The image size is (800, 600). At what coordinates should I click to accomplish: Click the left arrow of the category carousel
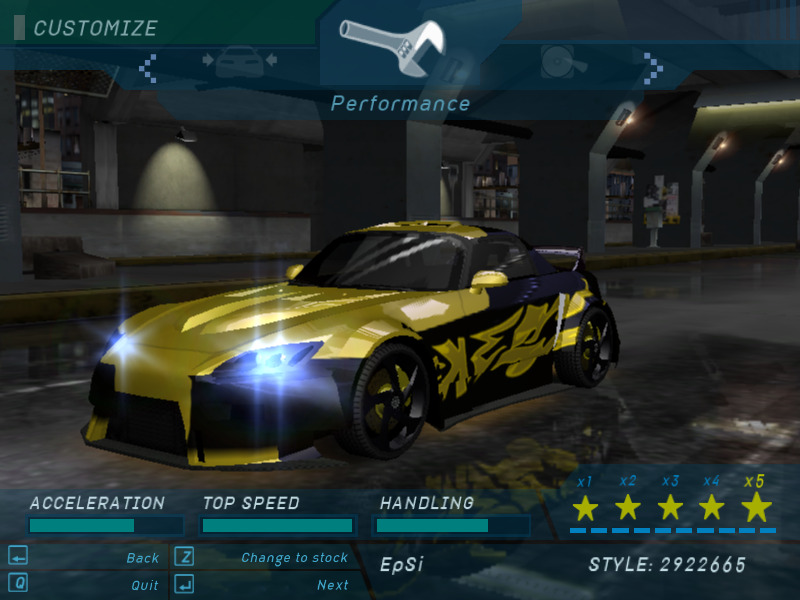(148, 68)
